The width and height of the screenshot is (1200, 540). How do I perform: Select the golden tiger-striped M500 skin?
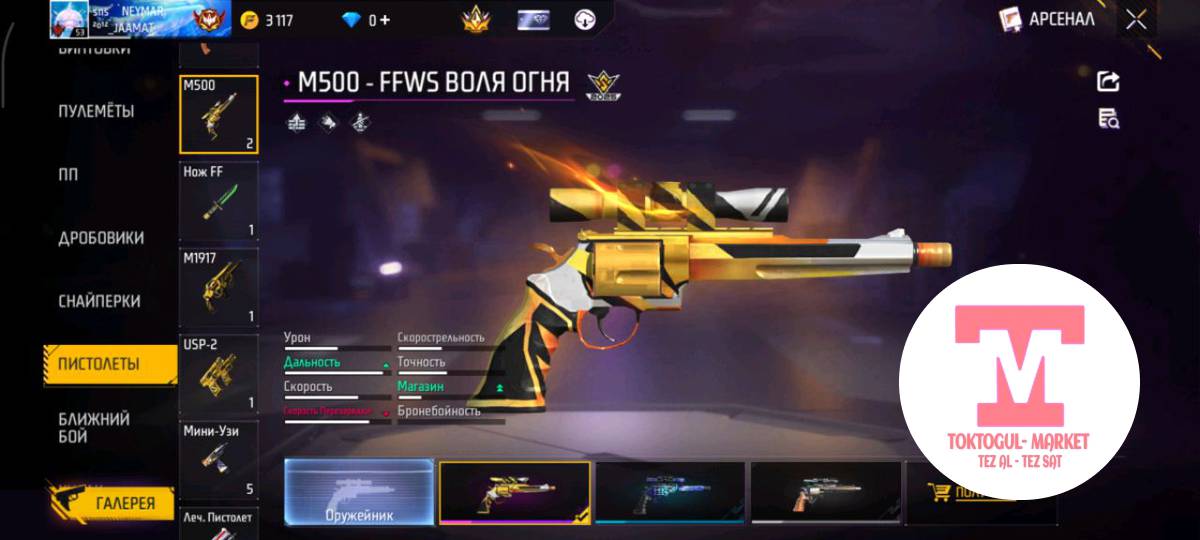tap(514, 492)
